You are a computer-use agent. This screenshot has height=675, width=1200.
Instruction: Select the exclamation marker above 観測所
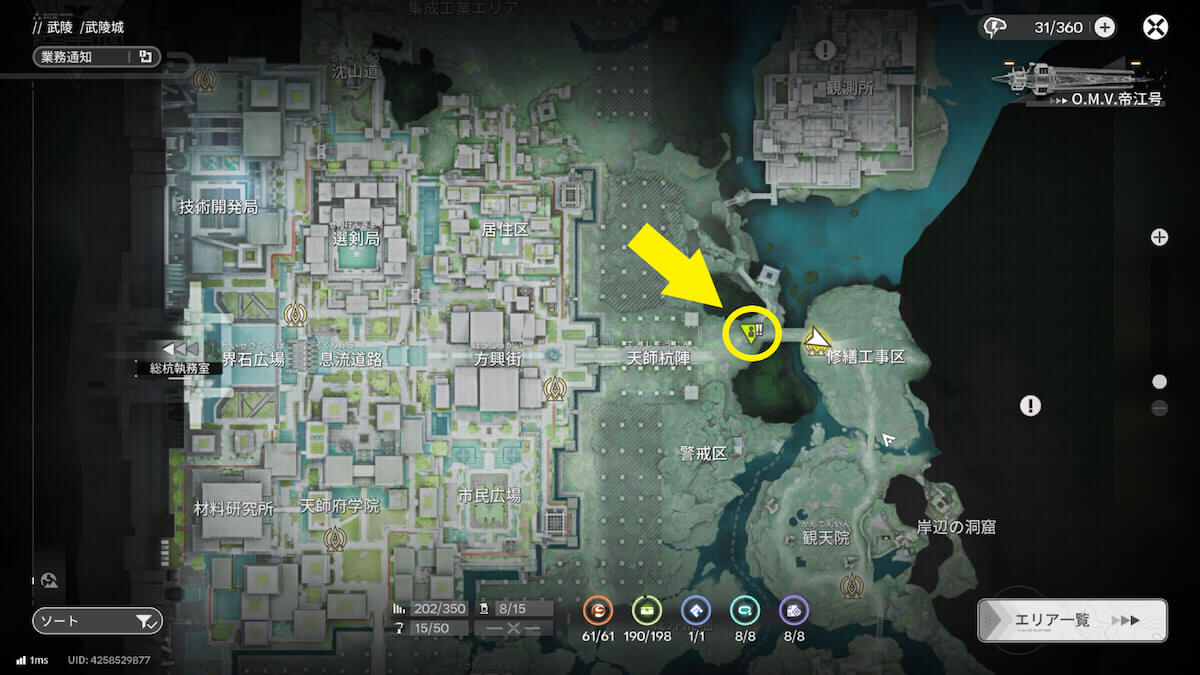pyautogui.click(x=825, y=49)
